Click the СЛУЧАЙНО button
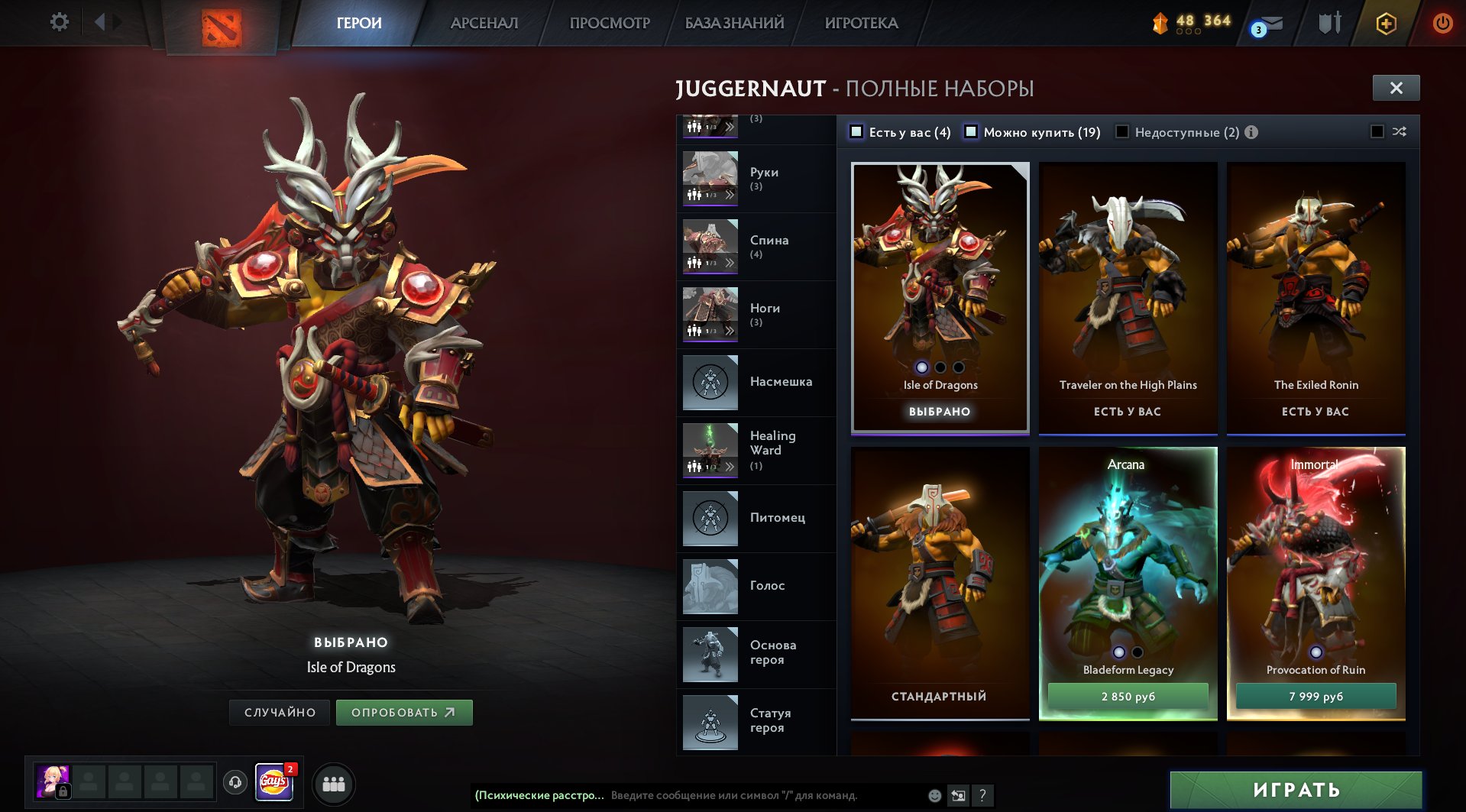 click(x=280, y=713)
